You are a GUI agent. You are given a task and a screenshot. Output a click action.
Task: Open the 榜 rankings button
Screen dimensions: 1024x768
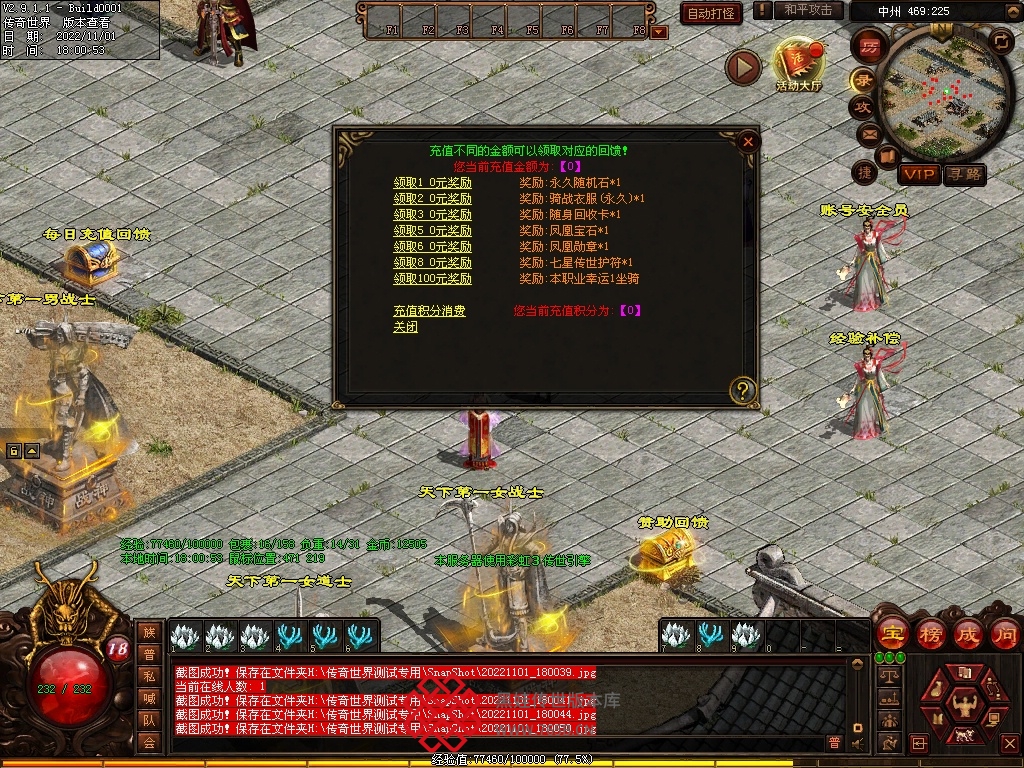(x=929, y=633)
